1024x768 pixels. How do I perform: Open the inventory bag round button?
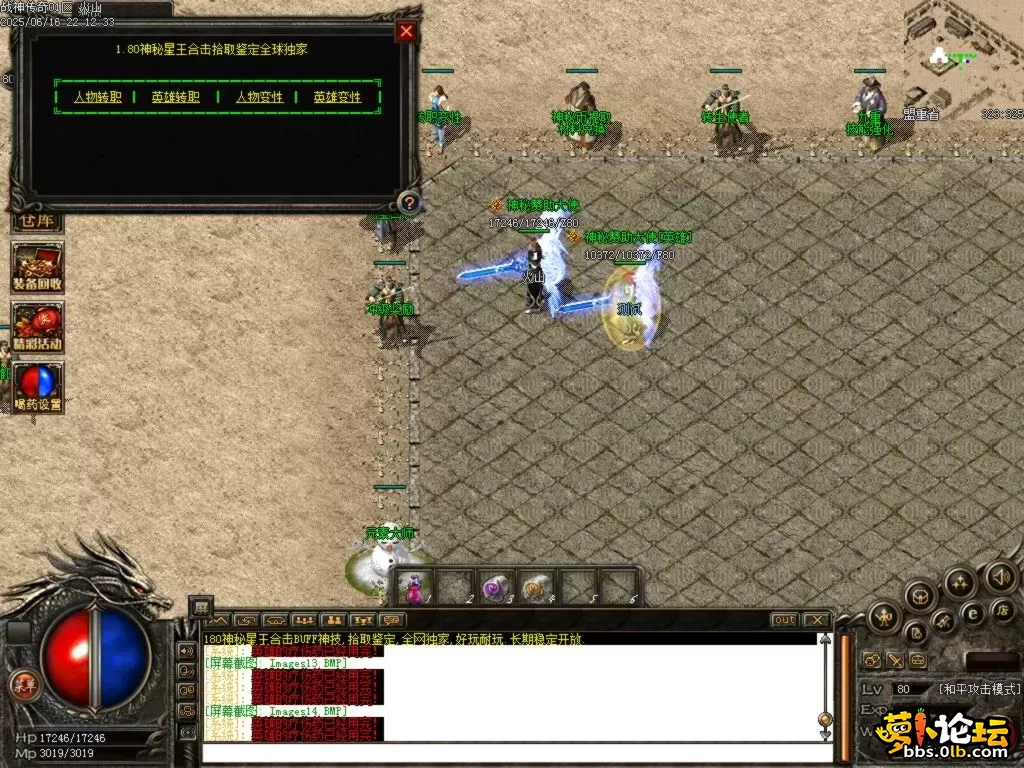[x=920, y=596]
